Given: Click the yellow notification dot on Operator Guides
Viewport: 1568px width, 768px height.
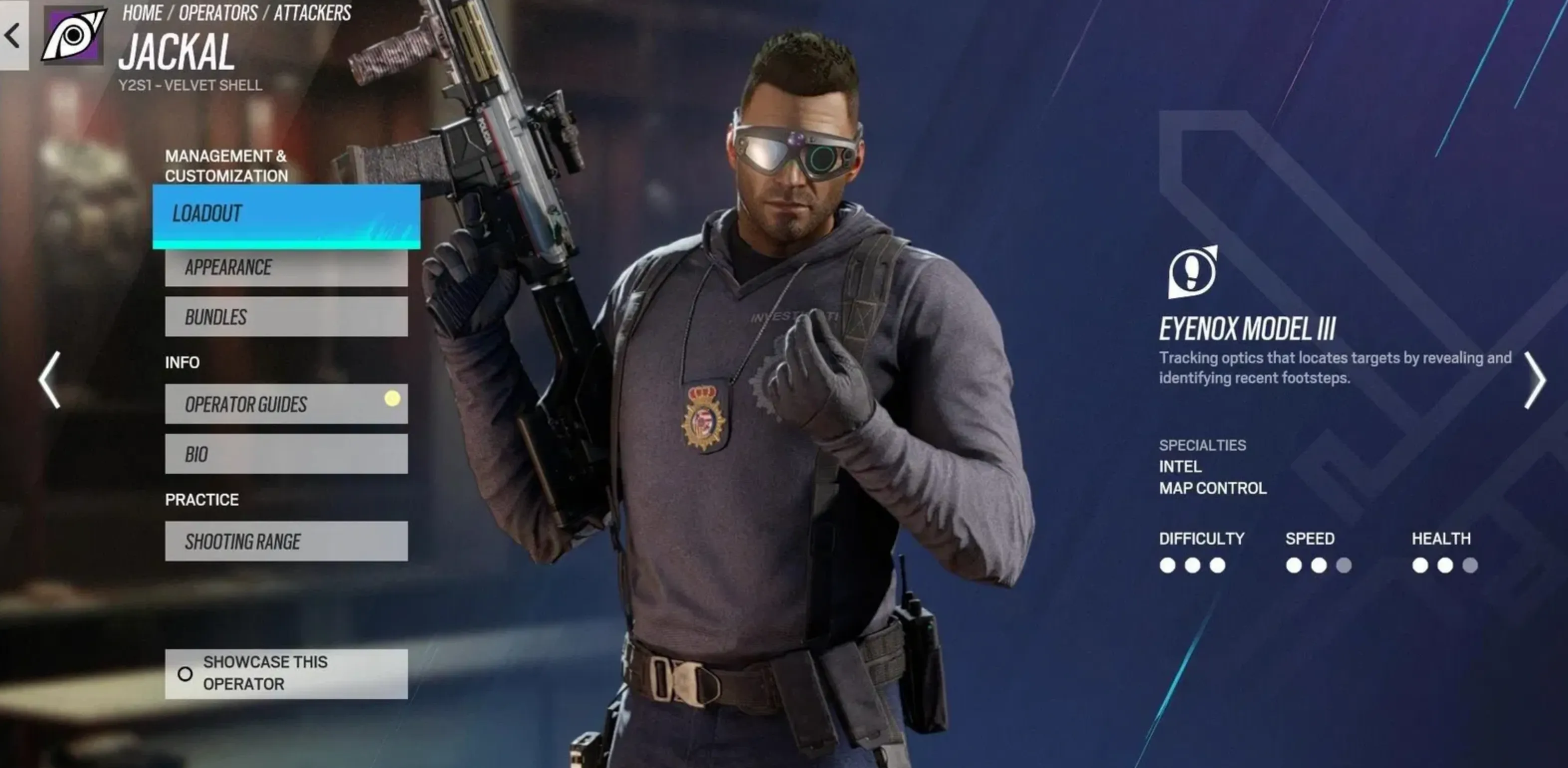Looking at the screenshot, I should (392, 398).
